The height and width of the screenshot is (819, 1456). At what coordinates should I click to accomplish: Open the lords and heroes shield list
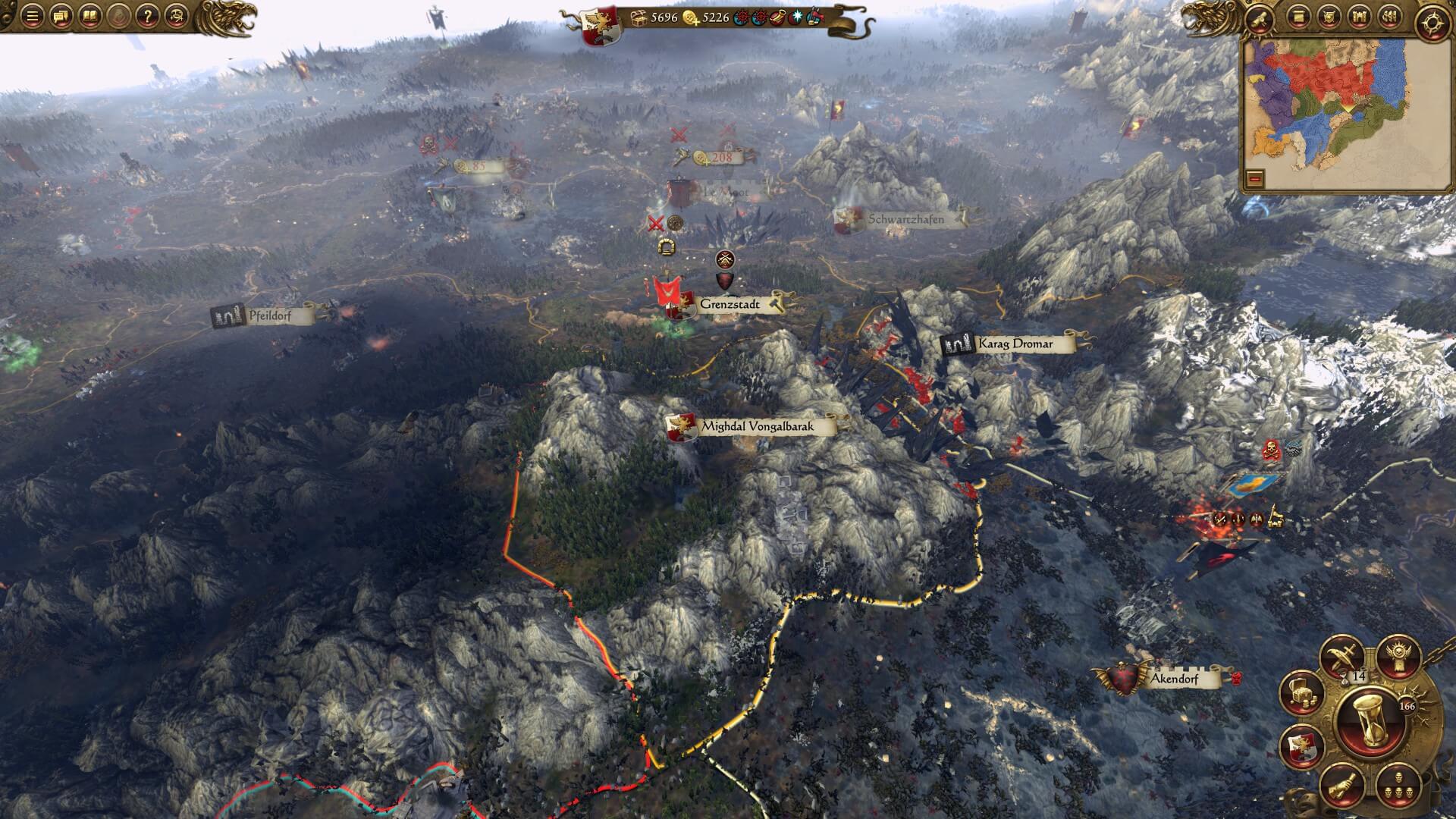pyautogui.click(x=1329, y=17)
